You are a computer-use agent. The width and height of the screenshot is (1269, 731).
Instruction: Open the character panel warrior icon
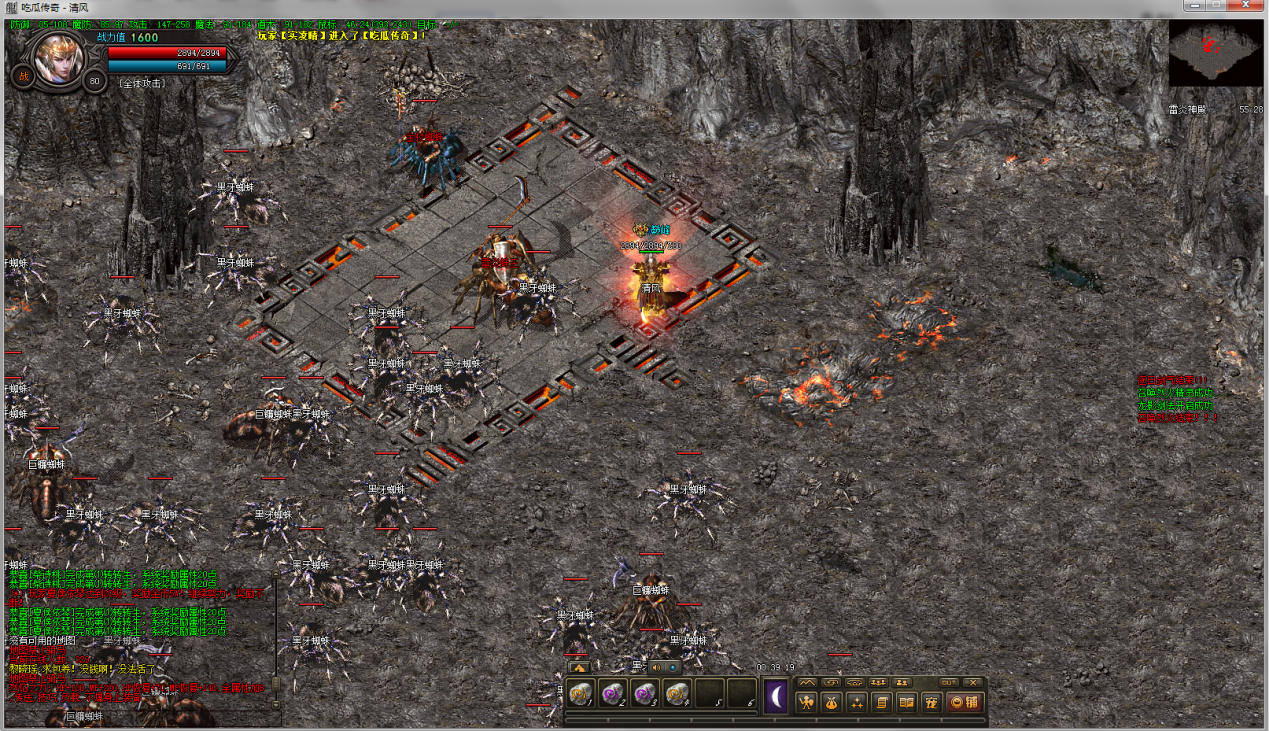click(x=807, y=702)
